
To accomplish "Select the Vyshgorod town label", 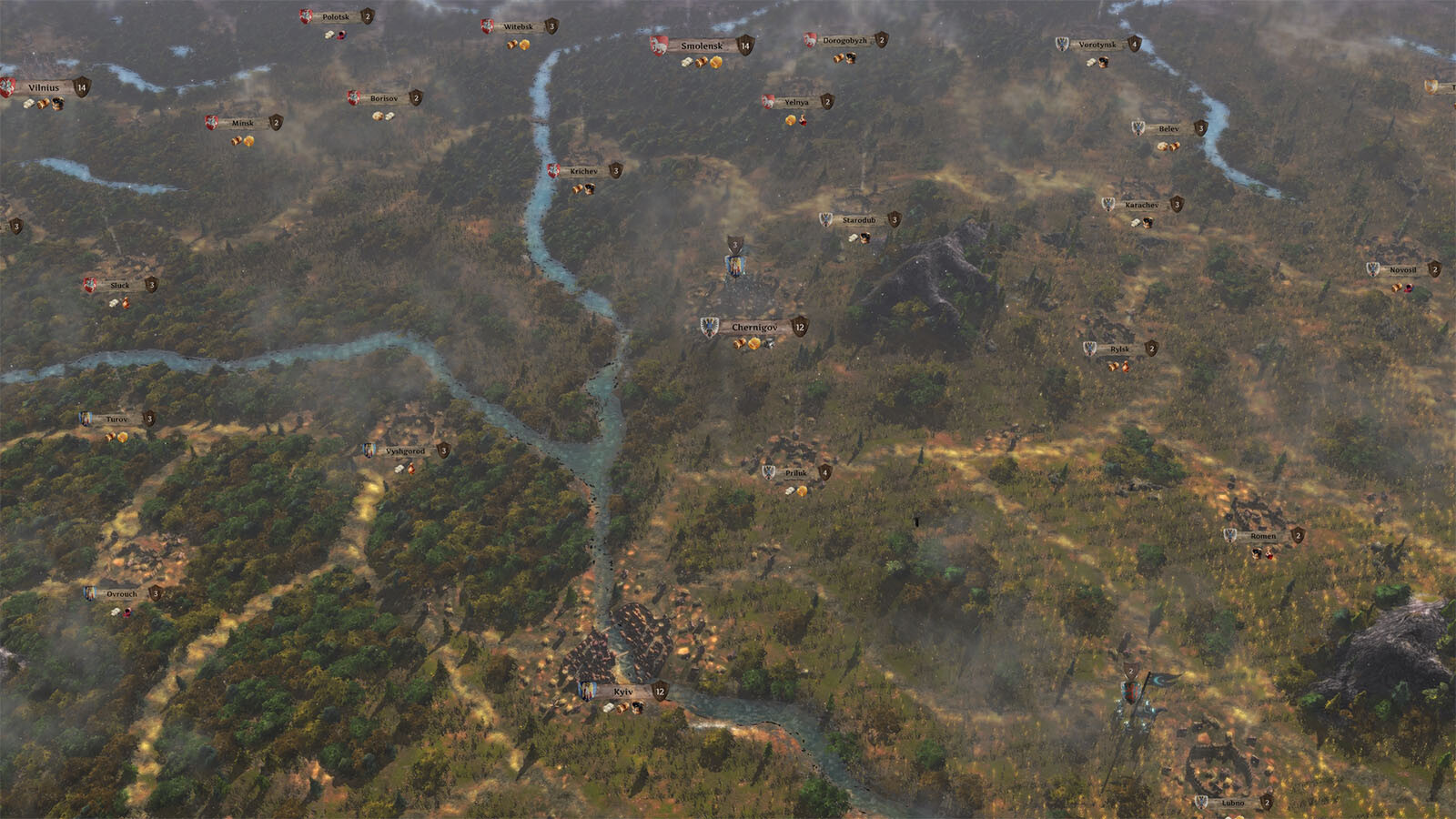I will click(x=405, y=451).
